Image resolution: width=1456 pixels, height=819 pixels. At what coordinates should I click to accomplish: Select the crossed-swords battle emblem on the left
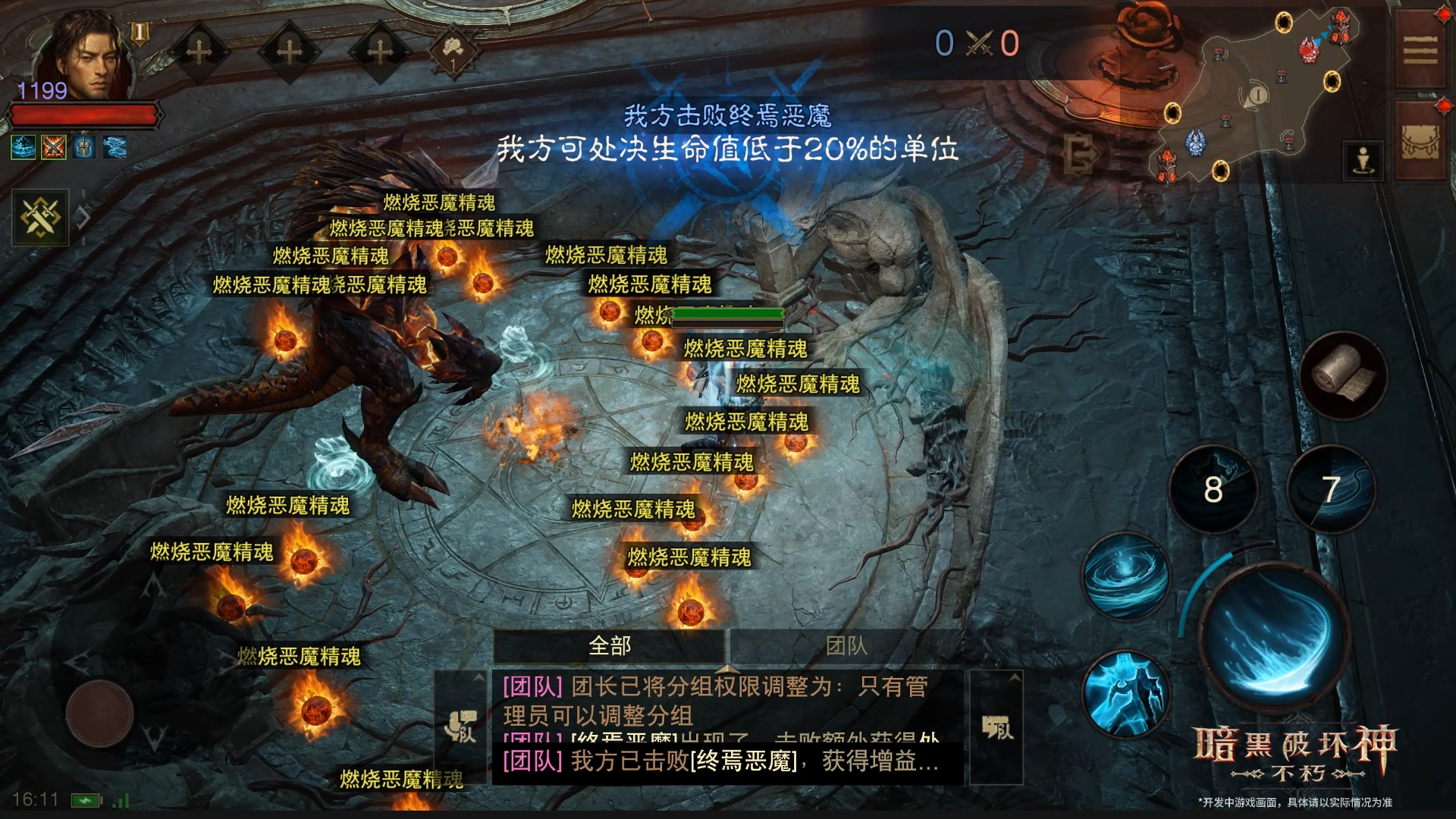pyautogui.click(x=42, y=218)
